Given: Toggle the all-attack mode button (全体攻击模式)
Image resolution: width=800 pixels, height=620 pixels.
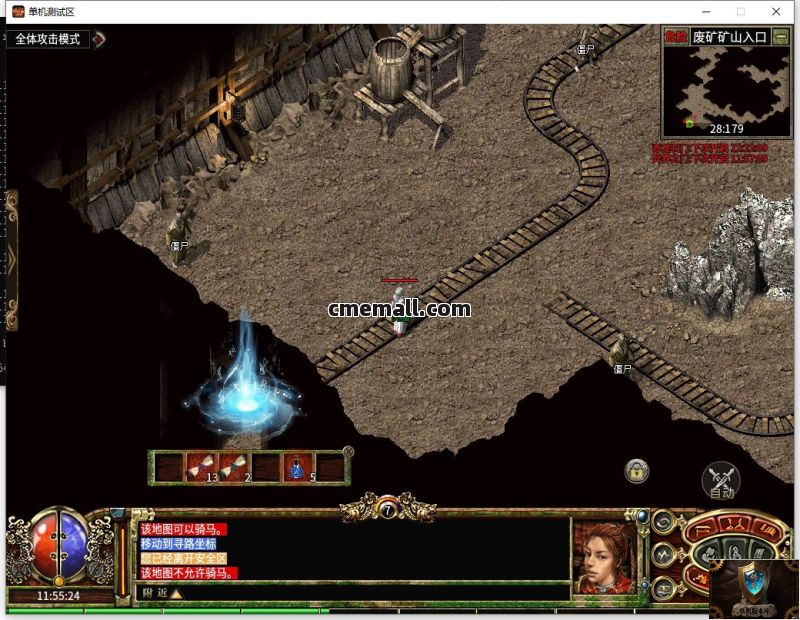Looking at the screenshot, I should [48, 39].
